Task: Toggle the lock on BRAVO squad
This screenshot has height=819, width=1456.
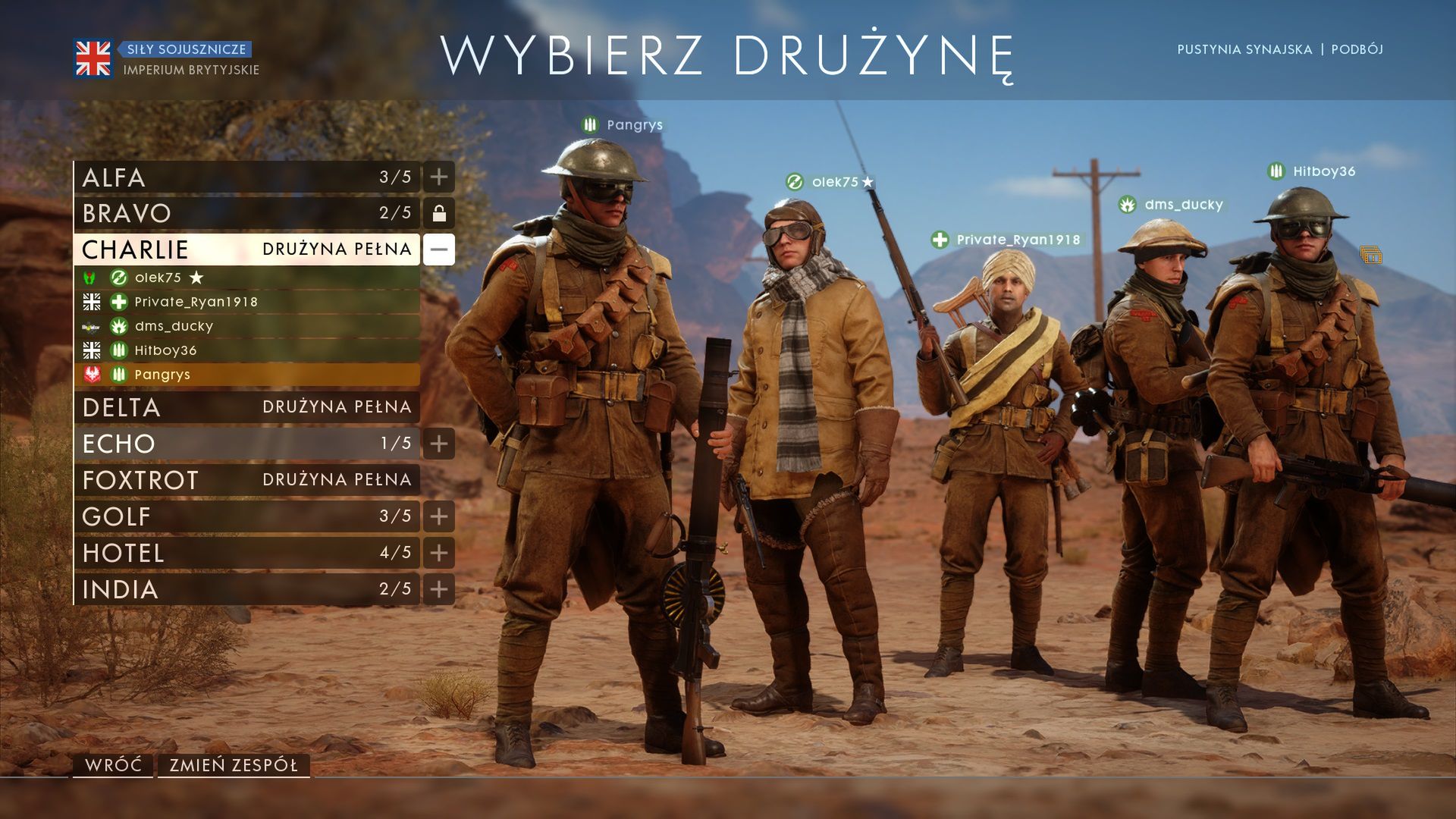Action: tap(438, 214)
